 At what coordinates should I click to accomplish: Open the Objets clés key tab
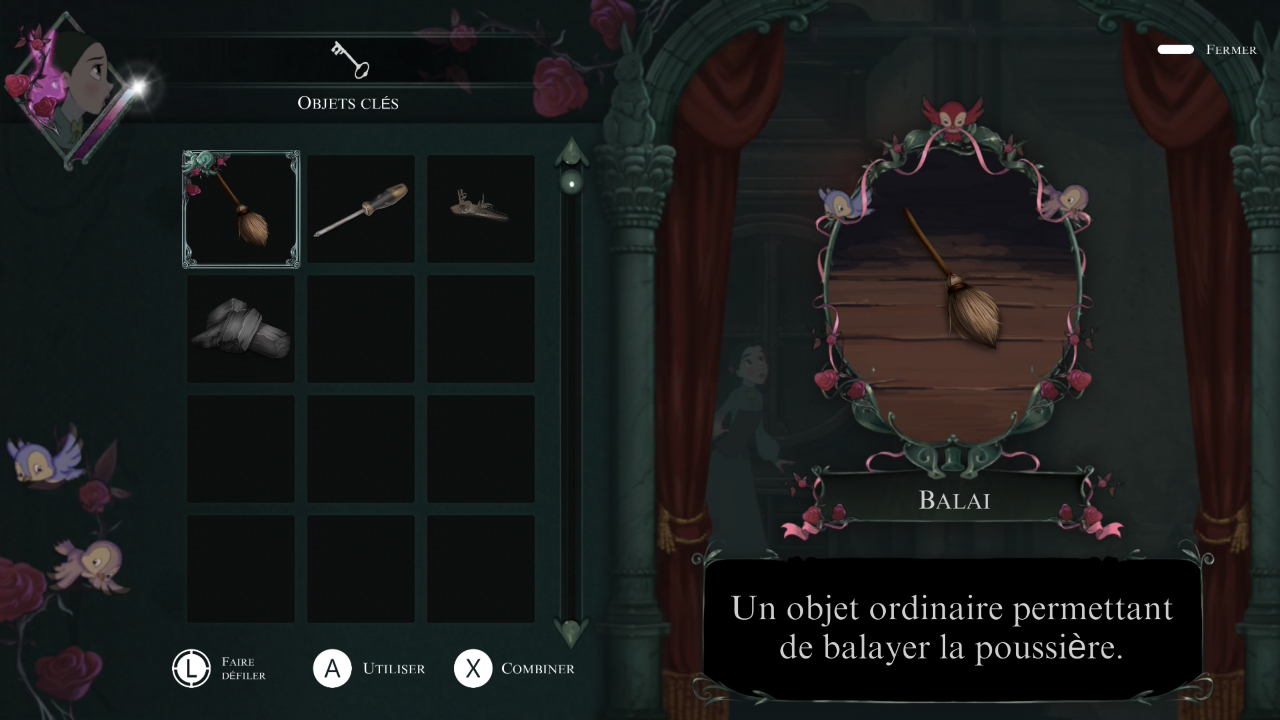(x=349, y=61)
